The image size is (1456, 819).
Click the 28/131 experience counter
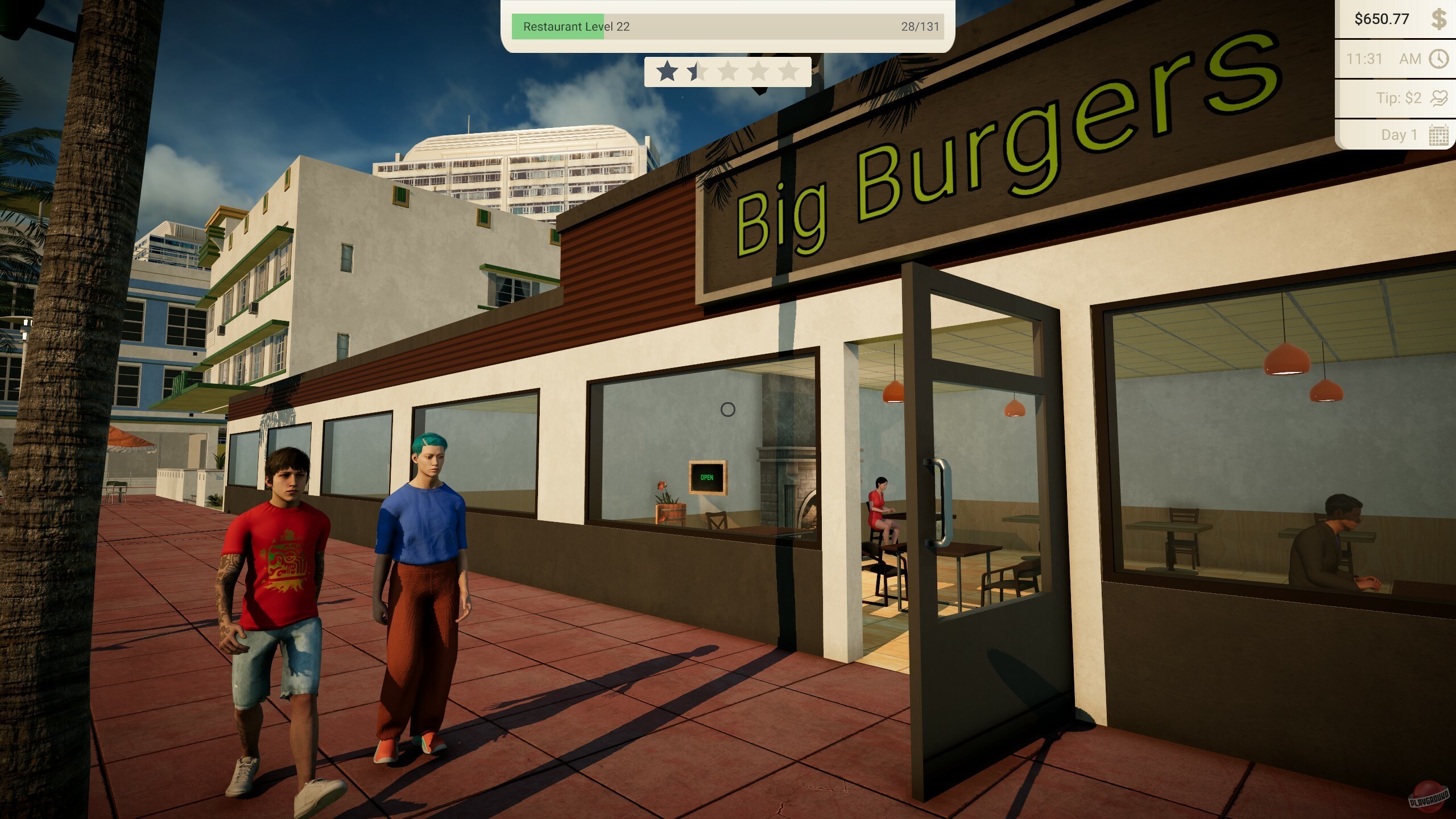[x=920, y=26]
